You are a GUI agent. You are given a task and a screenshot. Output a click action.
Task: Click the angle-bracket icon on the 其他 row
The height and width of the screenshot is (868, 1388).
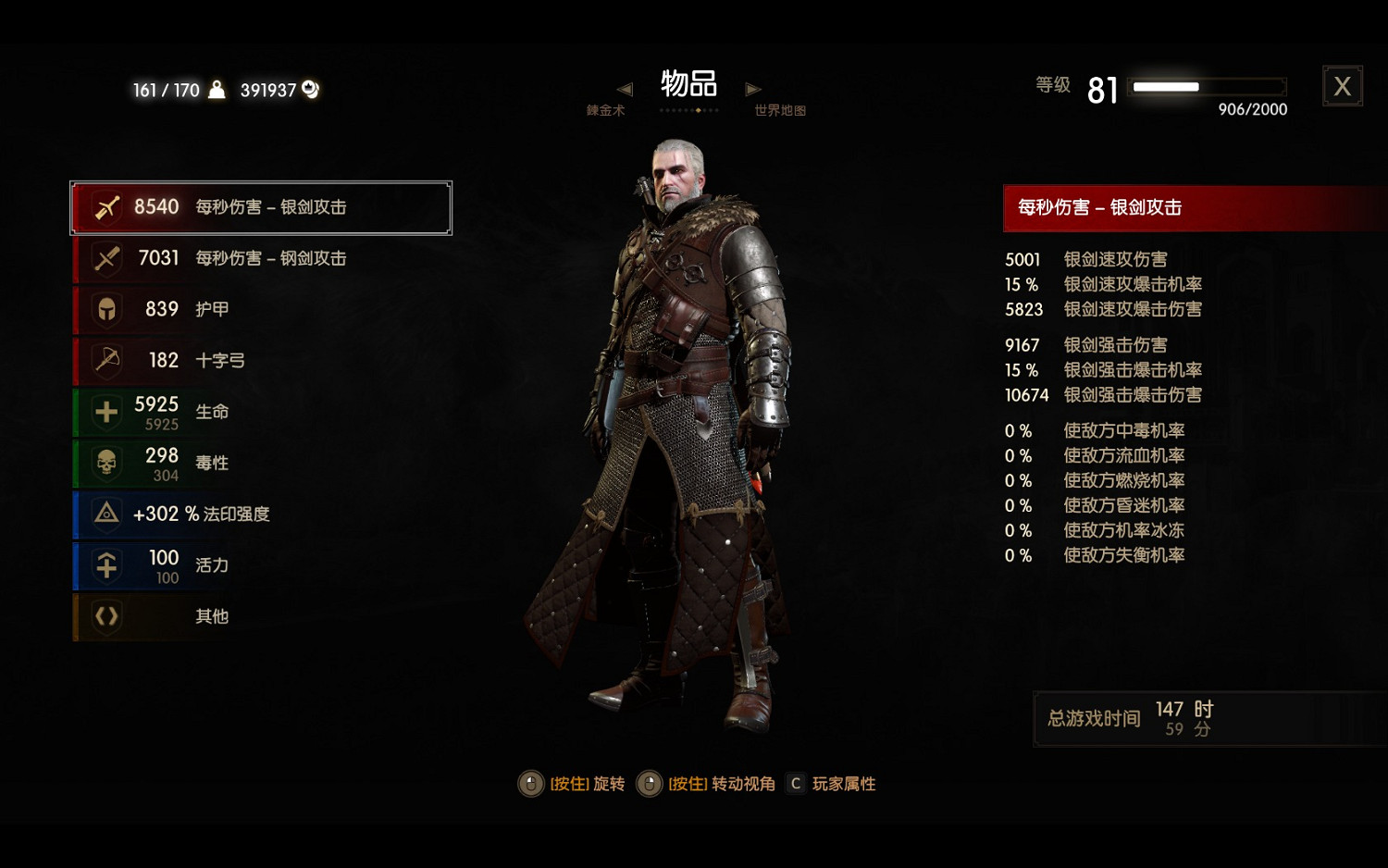pos(105,616)
